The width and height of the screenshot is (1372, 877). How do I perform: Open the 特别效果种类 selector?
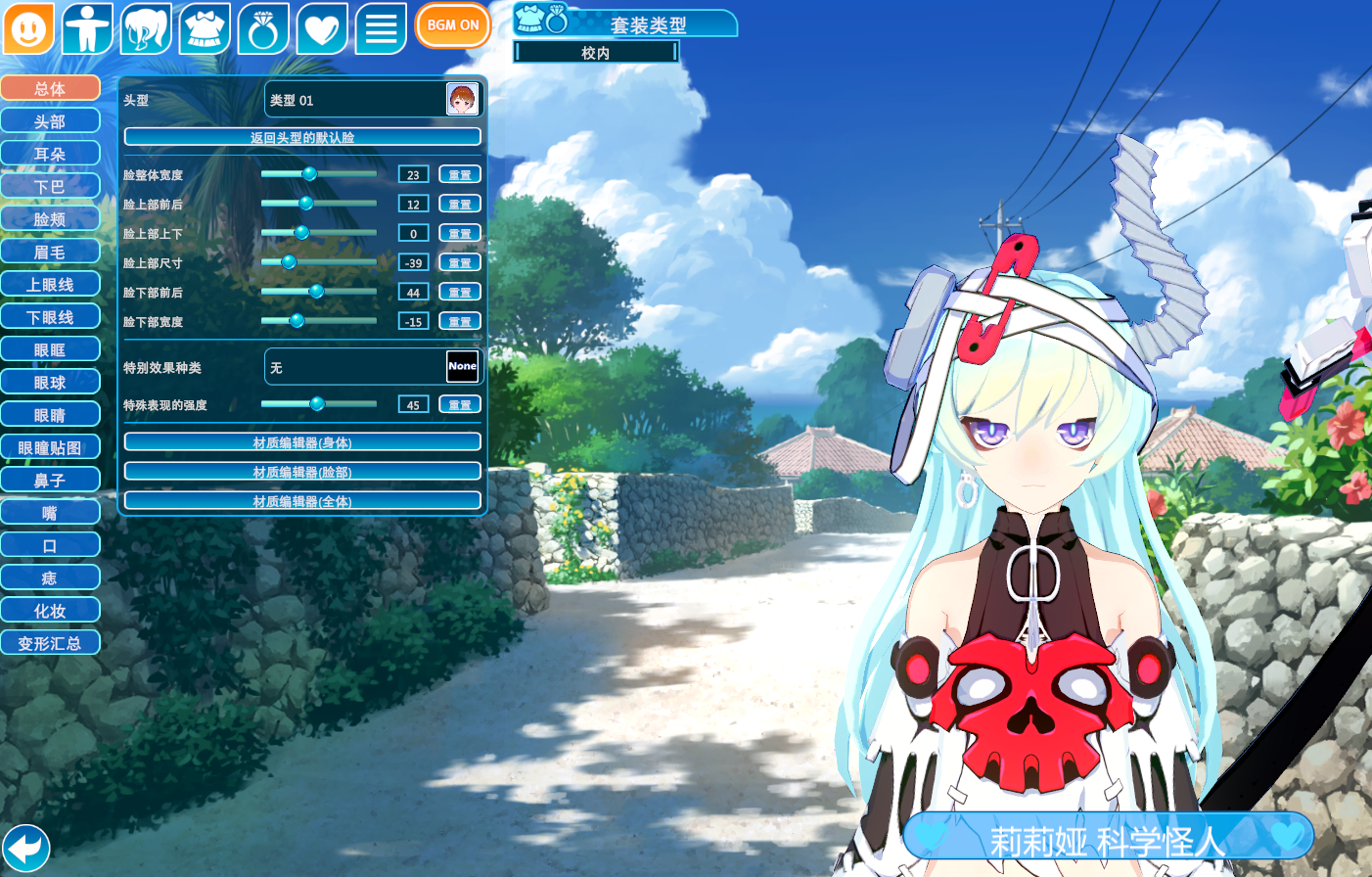click(x=373, y=367)
